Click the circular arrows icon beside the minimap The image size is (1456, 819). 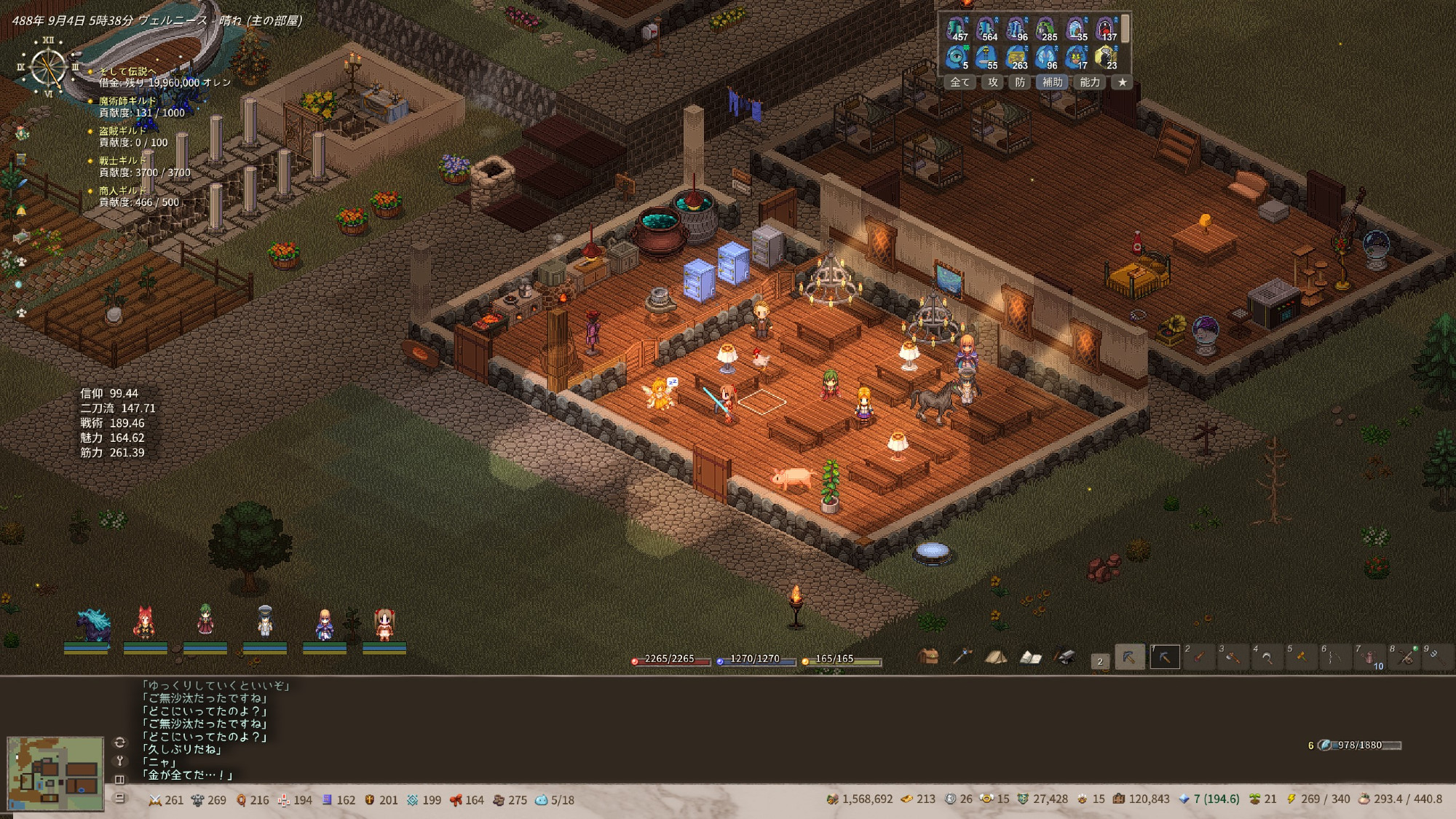tap(120, 743)
